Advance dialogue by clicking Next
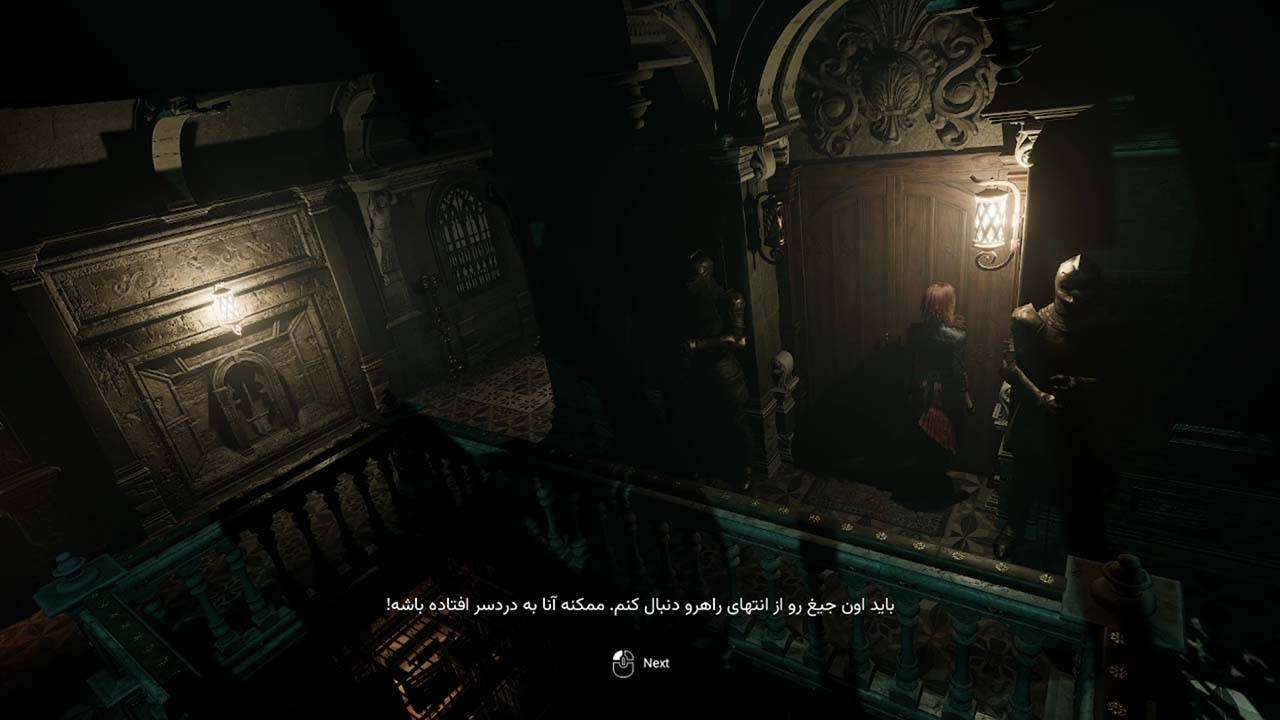Image resolution: width=1280 pixels, height=720 pixels. 640,662
